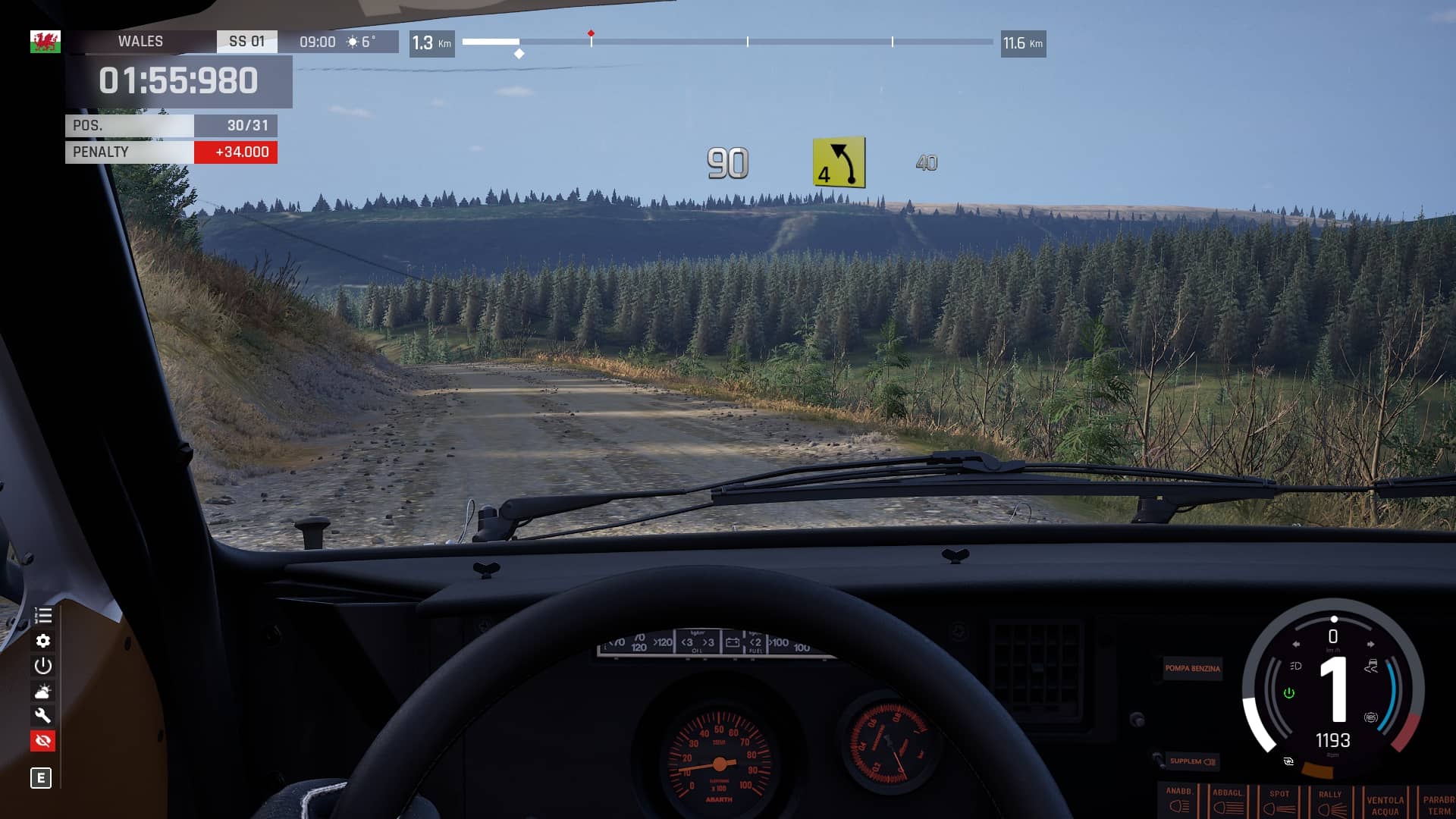Toggle the red crossed-eye HUD visibility icon
The image size is (1456, 819).
pos(43,740)
